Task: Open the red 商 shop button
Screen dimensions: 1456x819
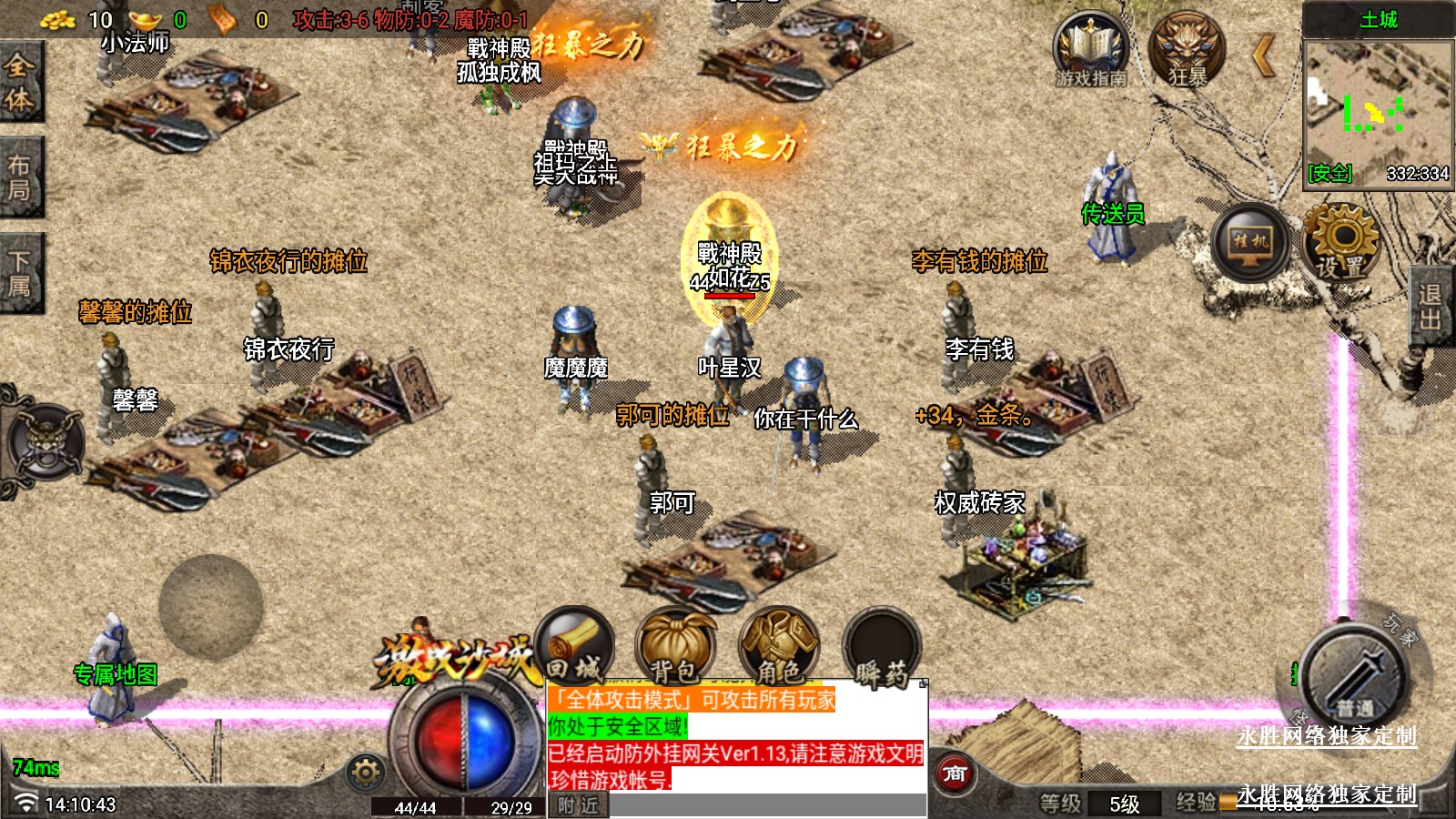Action: (955, 773)
